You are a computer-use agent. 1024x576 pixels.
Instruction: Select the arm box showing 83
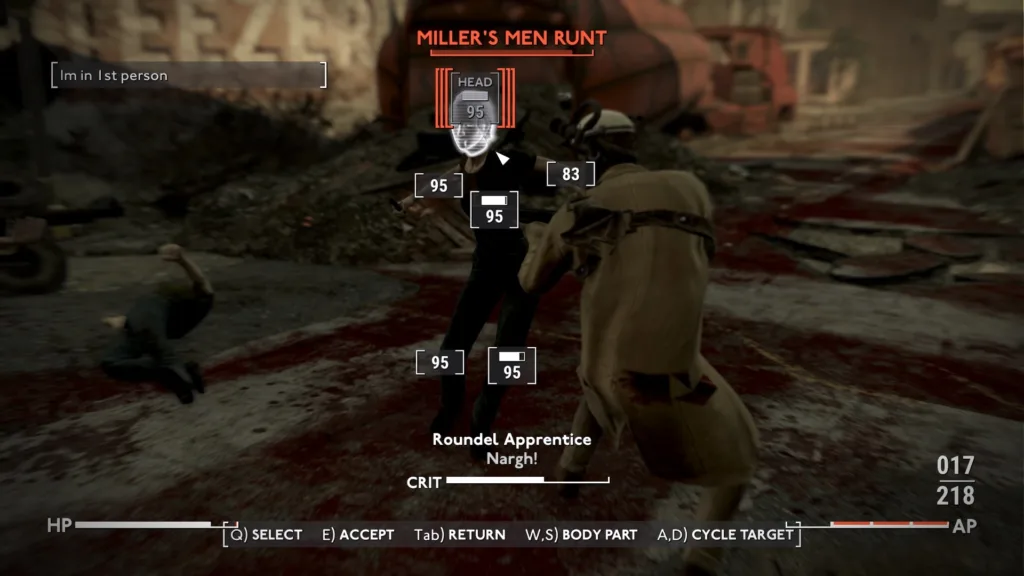coord(570,174)
